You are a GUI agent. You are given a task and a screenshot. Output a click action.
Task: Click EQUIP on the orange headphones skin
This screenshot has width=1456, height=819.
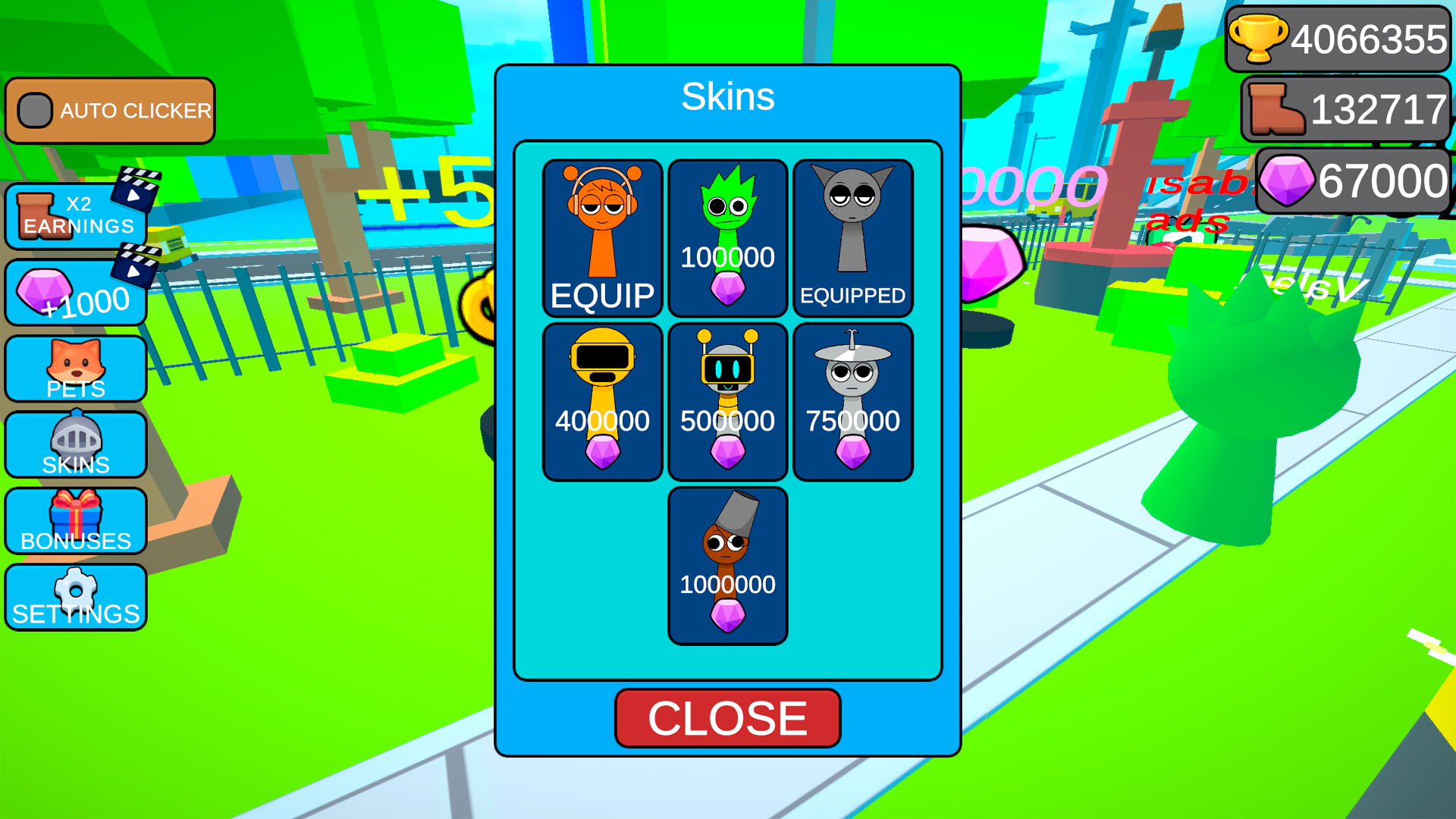[602, 294]
